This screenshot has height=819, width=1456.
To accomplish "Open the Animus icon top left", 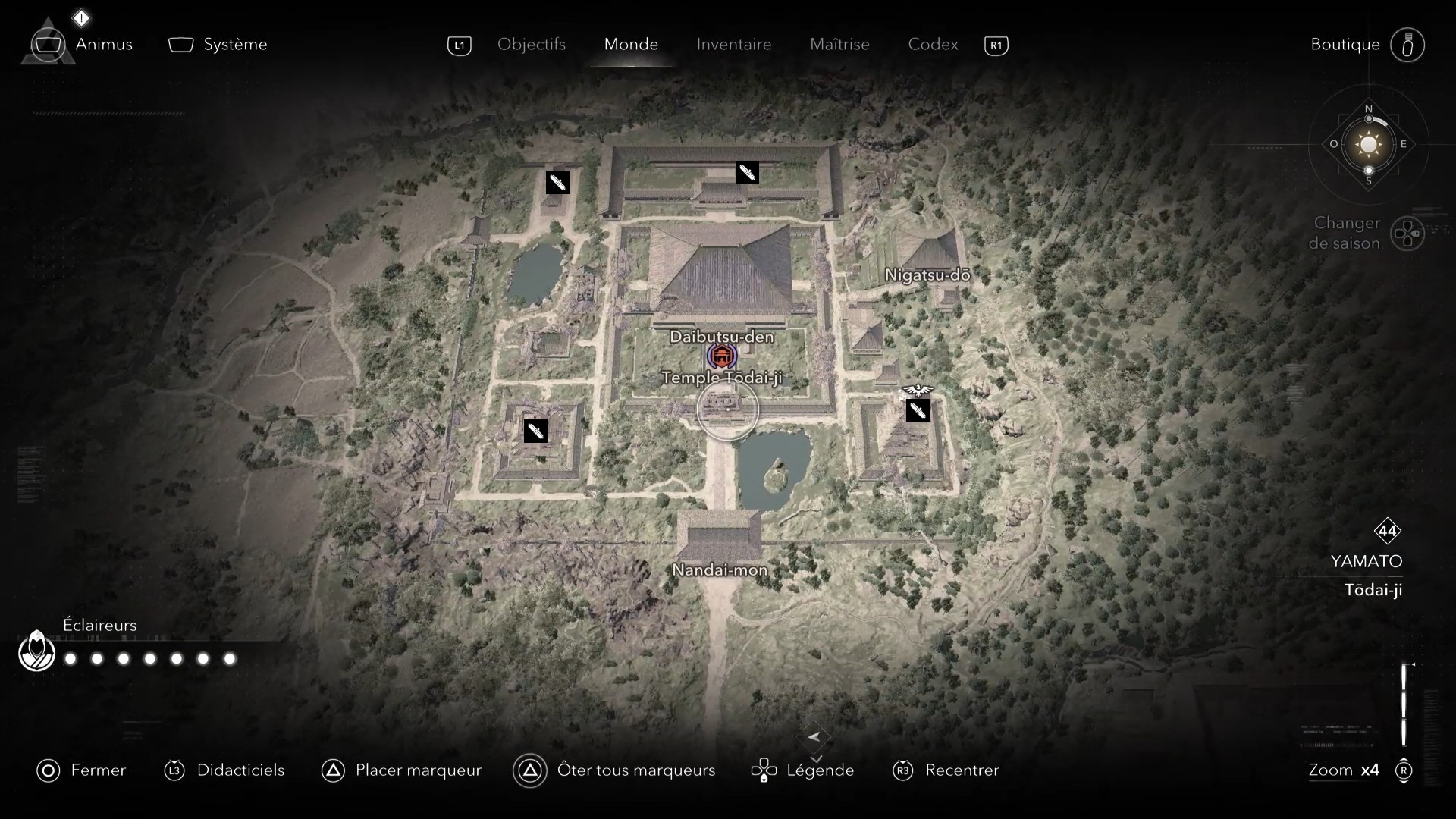I will pyautogui.click(x=48, y=44).
